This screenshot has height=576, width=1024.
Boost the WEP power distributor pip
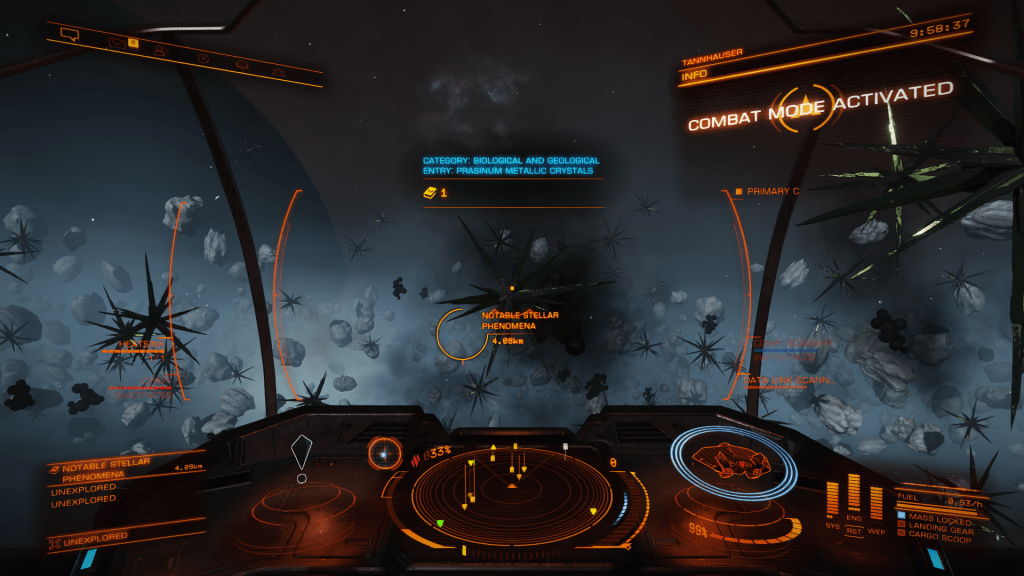click(x=877, y=502)
